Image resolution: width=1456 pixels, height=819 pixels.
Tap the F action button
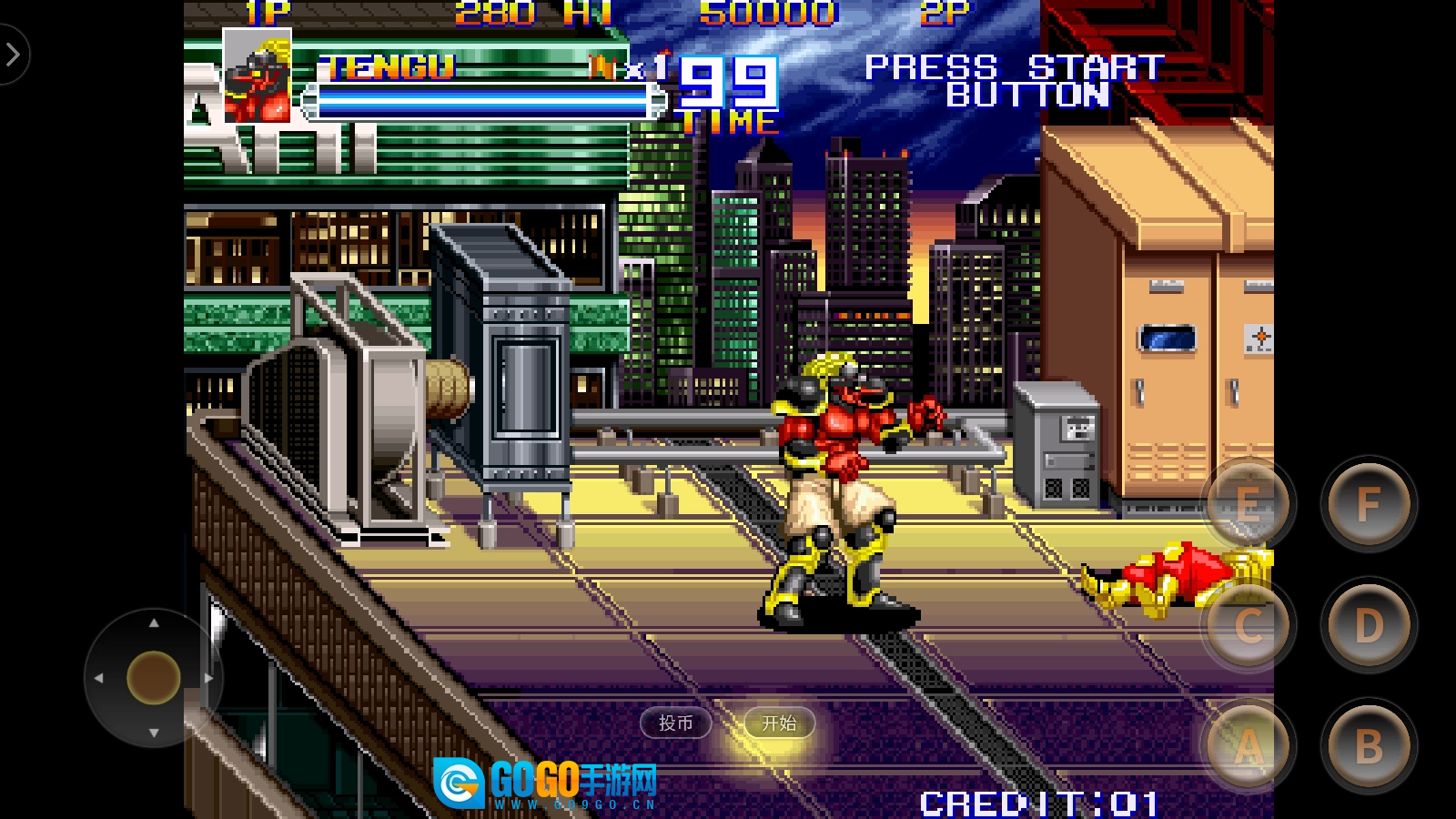point(1369,504)
